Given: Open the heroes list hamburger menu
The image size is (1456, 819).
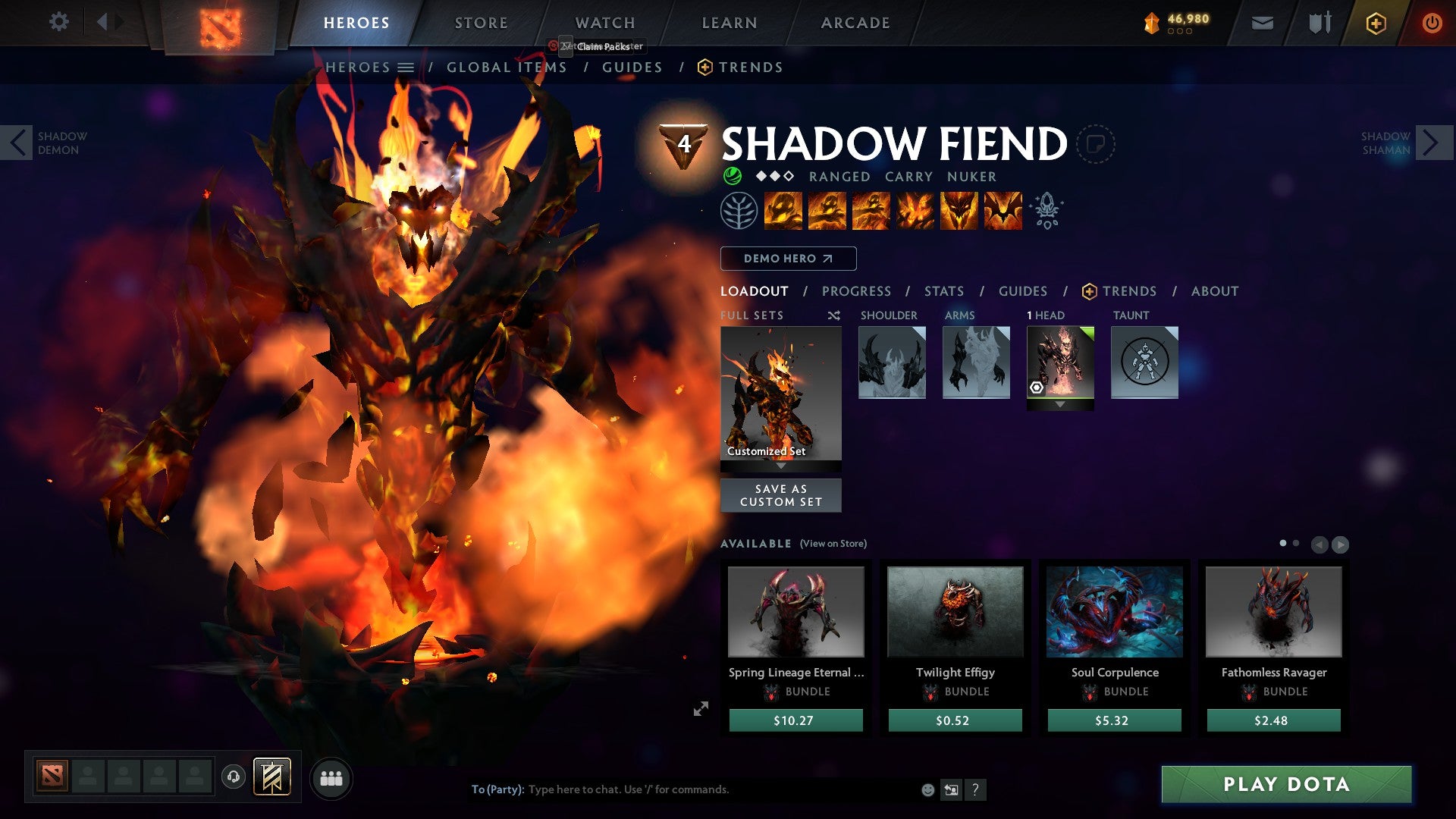Looking at the screenshot, I should click(404, 67).
